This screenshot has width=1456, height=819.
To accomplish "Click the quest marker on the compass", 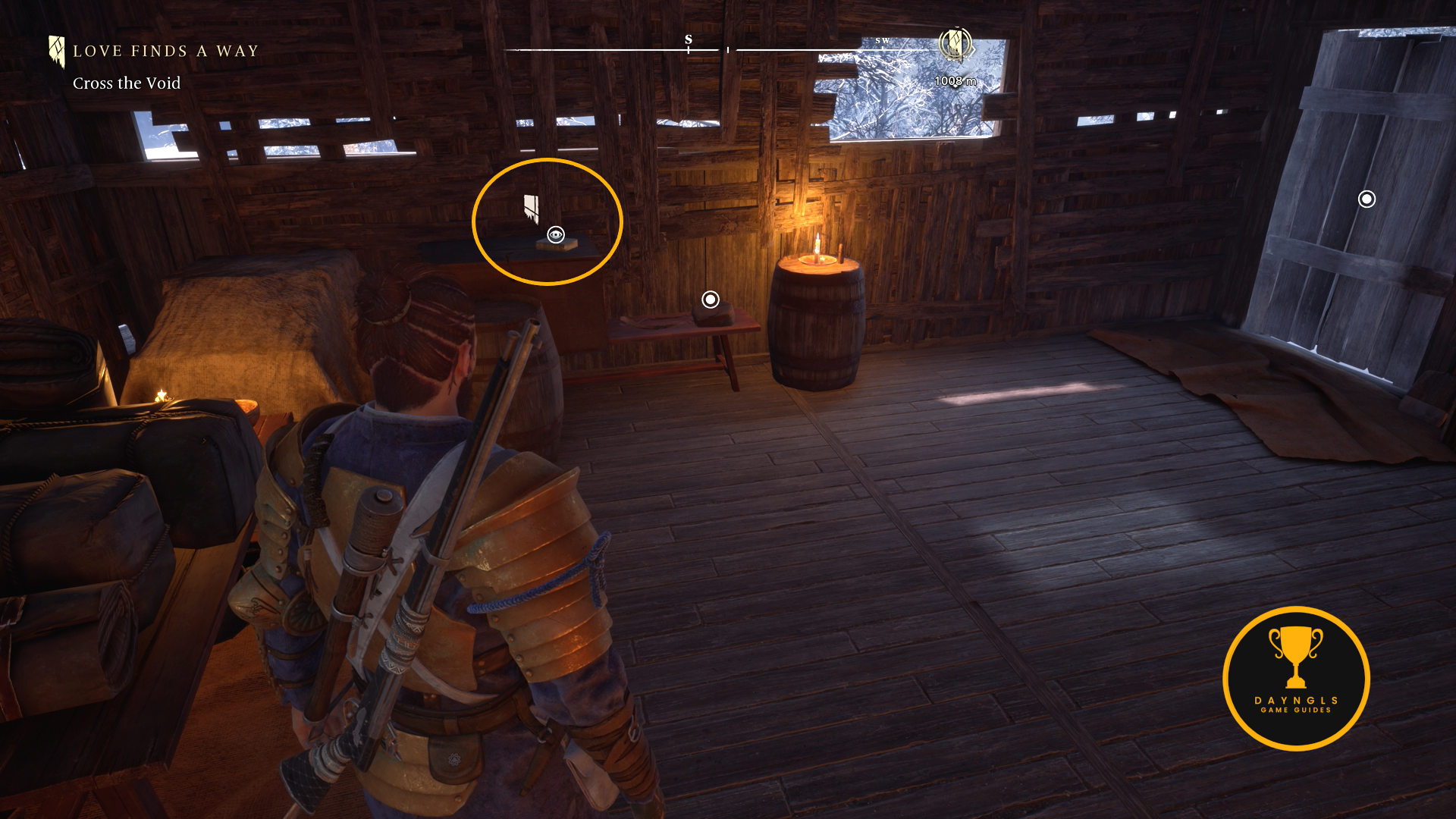I will pos(955,44).
